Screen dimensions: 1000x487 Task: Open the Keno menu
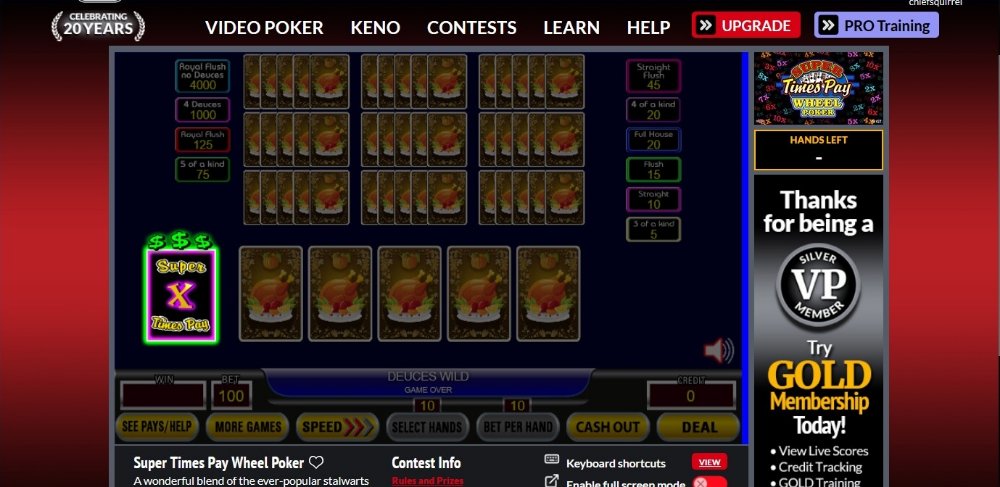375,27
